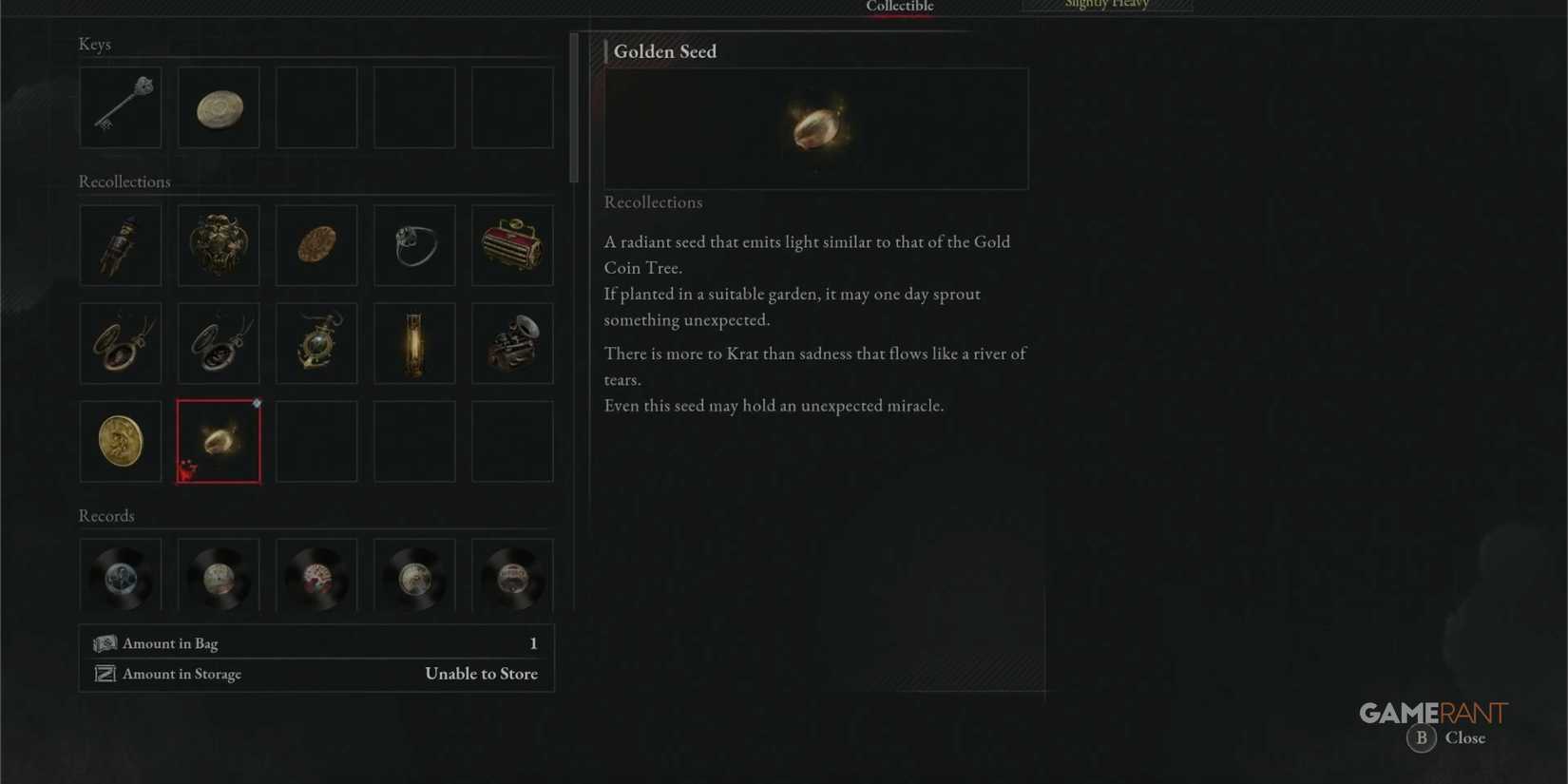This screenshot has width=1568, height=784.
Task: Open the second locket recollection
Action: pyautogui.click(x=218, y=343)
